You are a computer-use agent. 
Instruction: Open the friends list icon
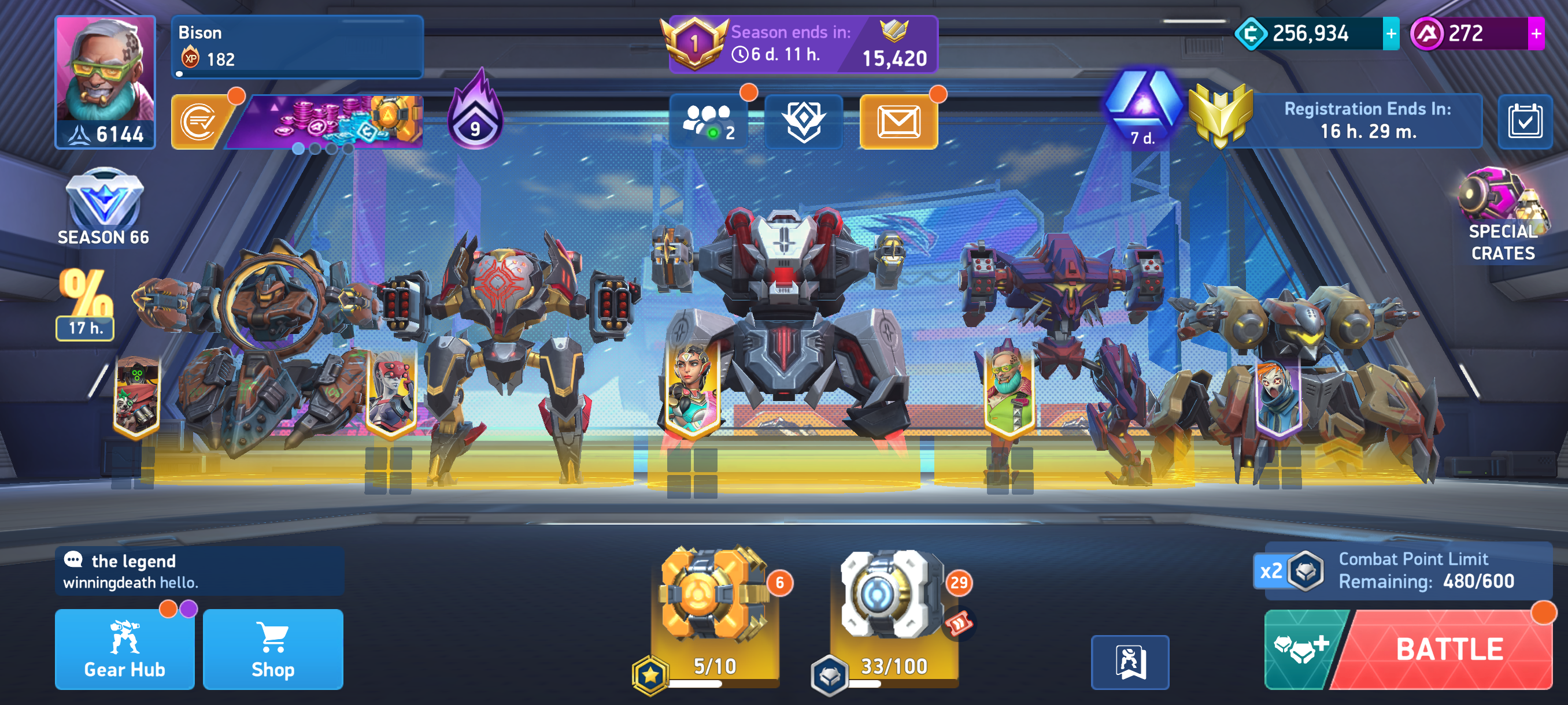click(x=708, y=122)
